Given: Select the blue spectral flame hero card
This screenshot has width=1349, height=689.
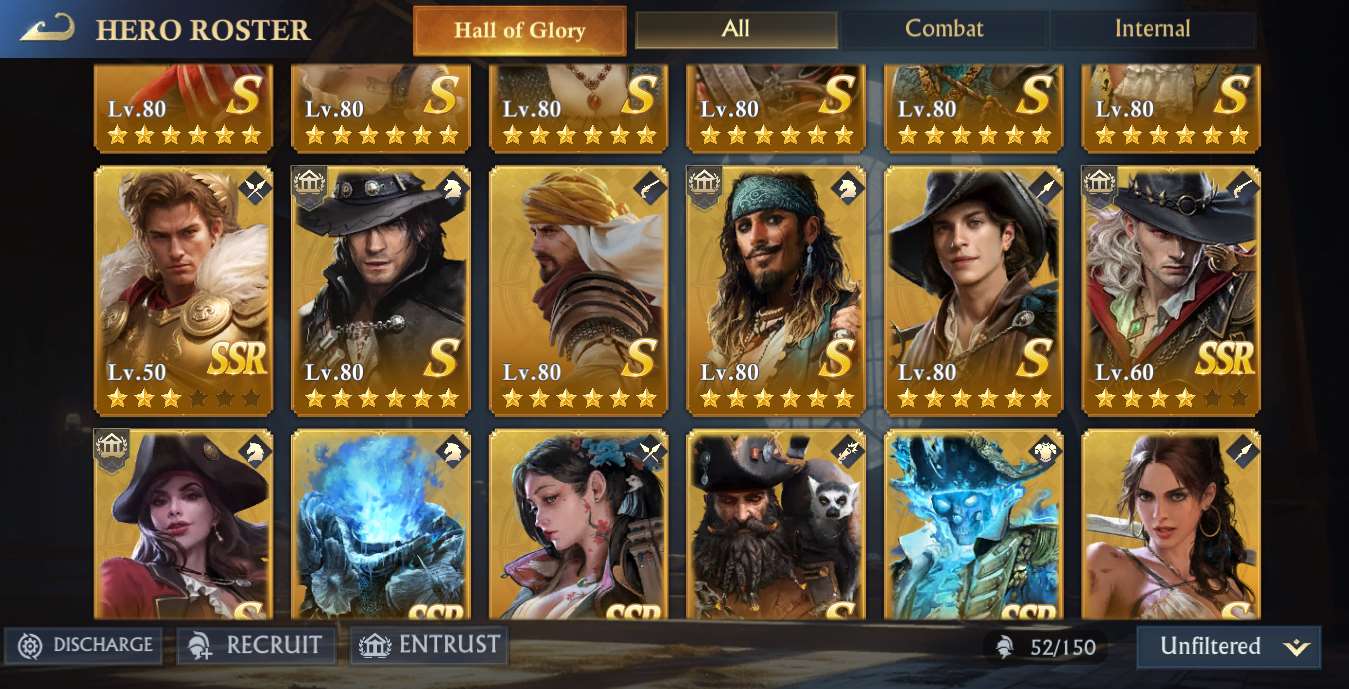Looking at the screenshot, I should 380,525.
